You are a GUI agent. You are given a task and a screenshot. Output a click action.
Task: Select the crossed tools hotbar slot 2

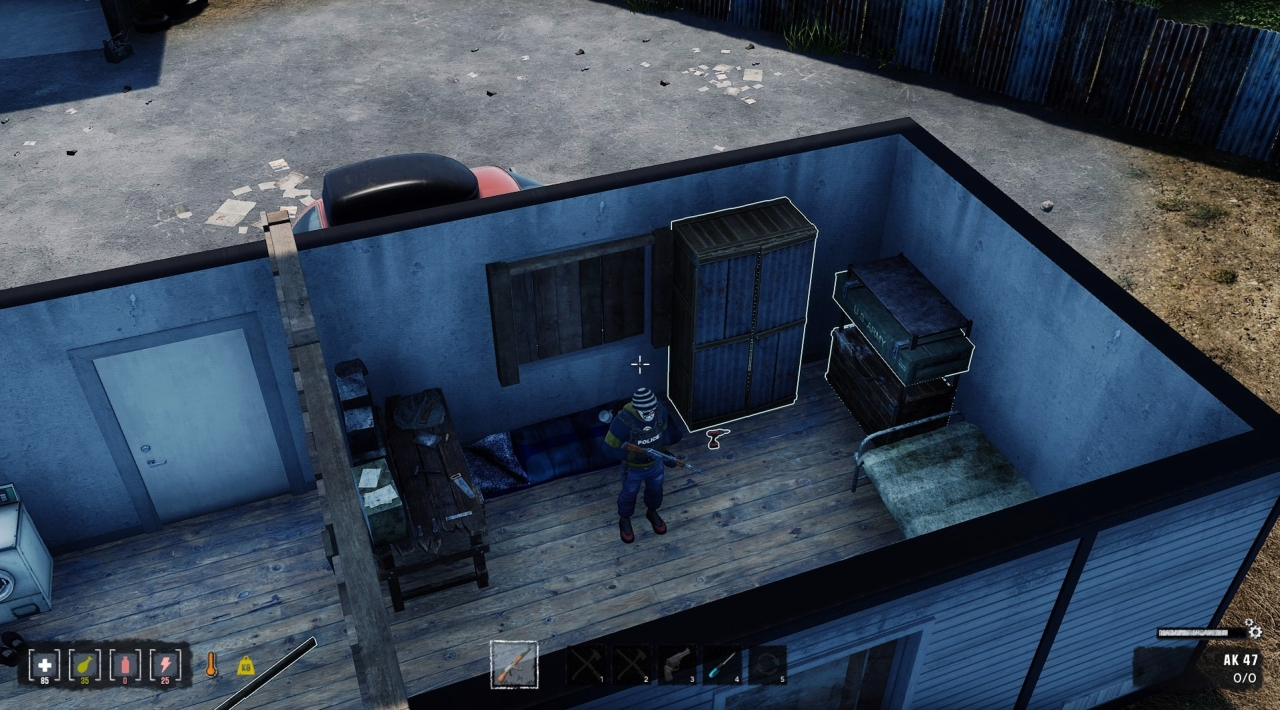tap(631, 665)
